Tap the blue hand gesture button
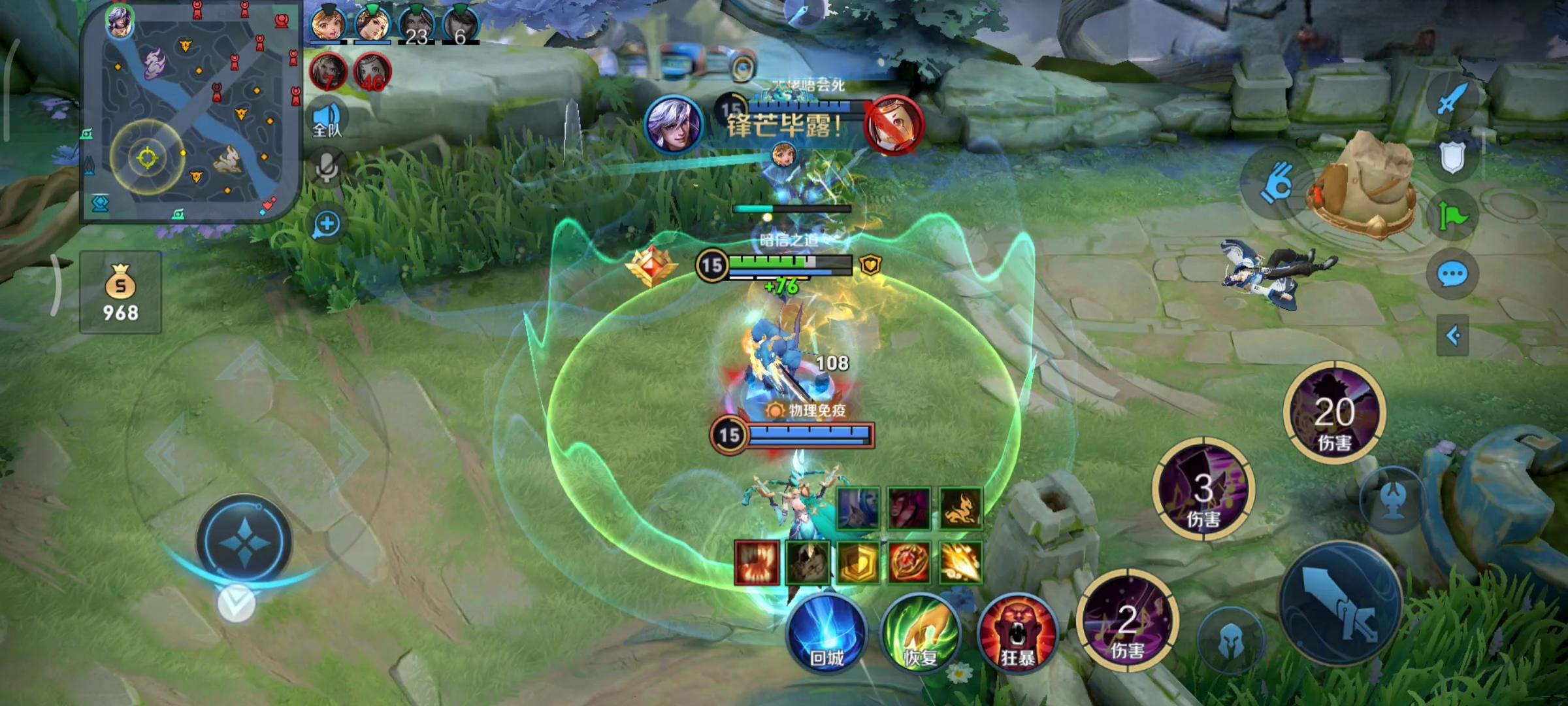 (x=1275, y=183)
